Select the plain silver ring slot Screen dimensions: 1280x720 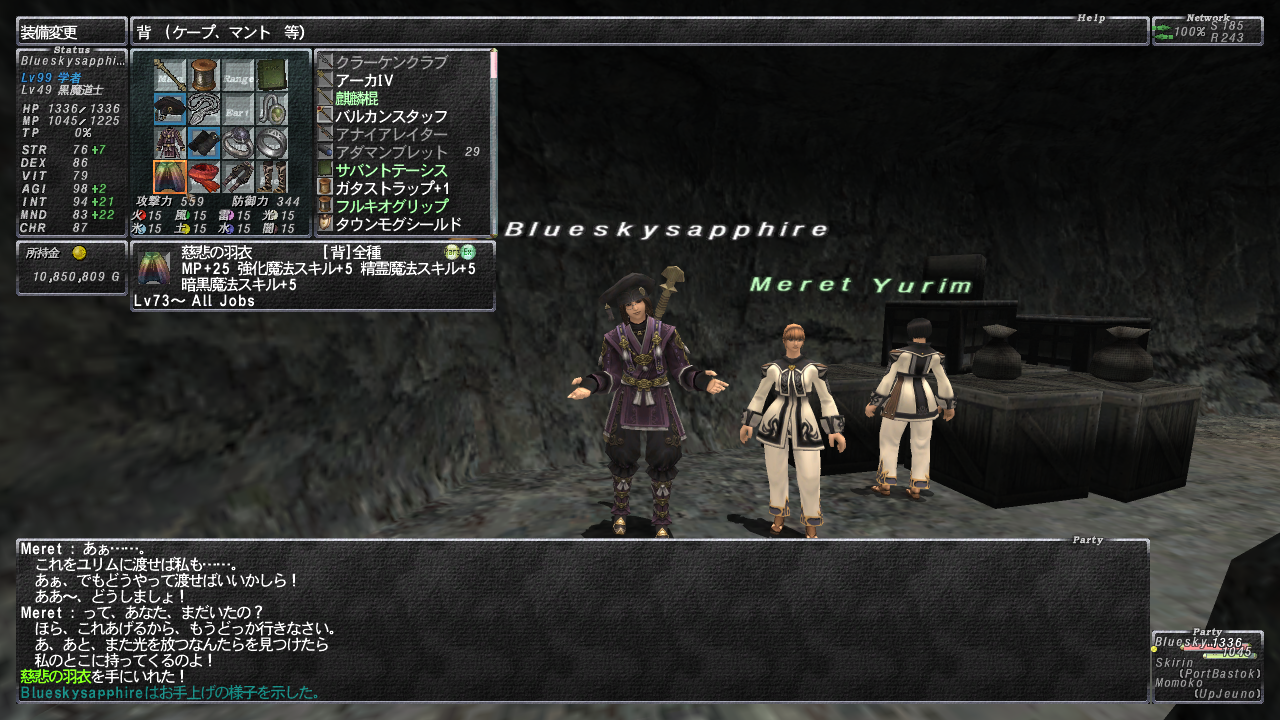point(271,143)
